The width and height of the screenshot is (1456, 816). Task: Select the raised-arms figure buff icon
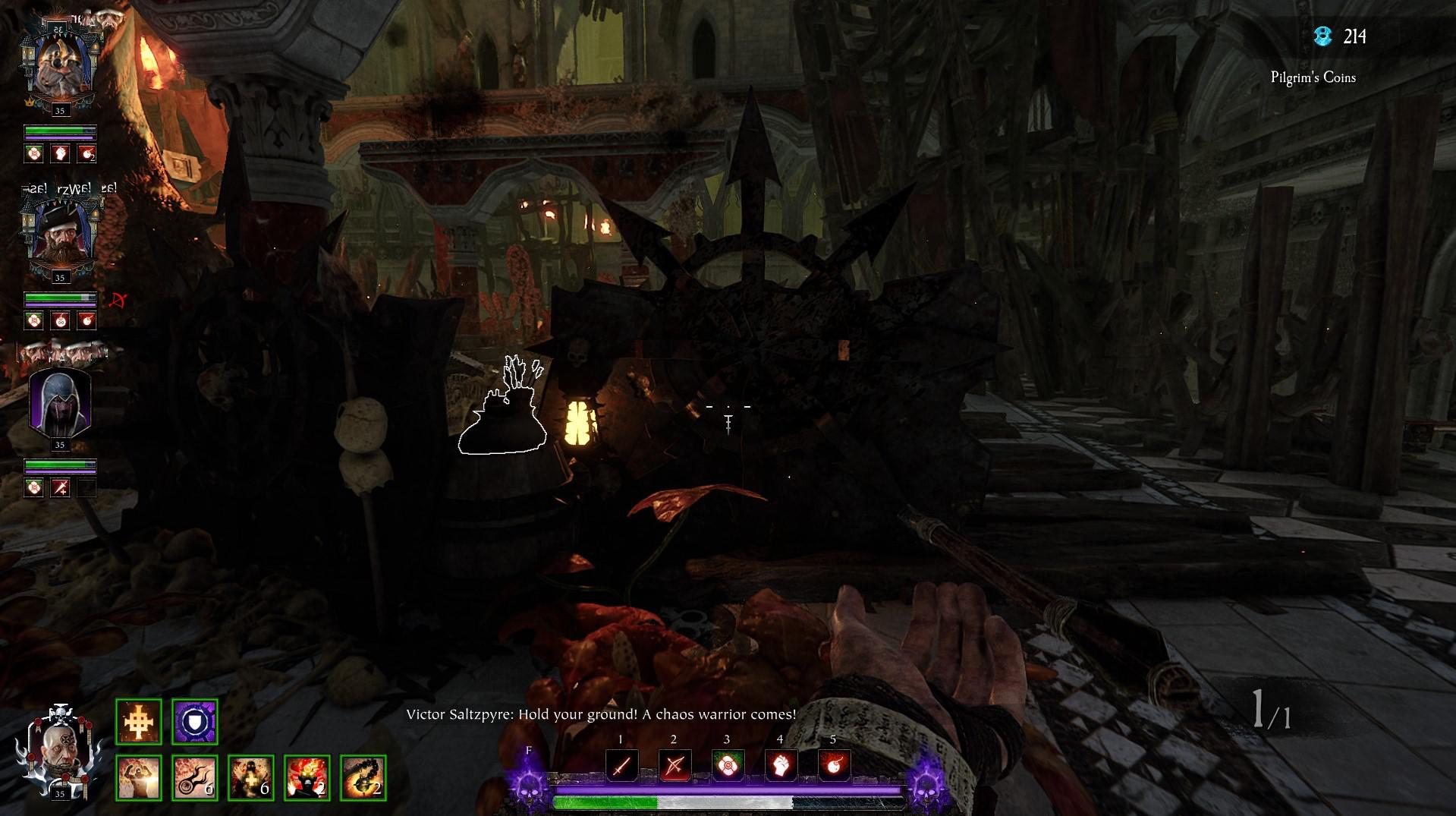tap(138, 778)
